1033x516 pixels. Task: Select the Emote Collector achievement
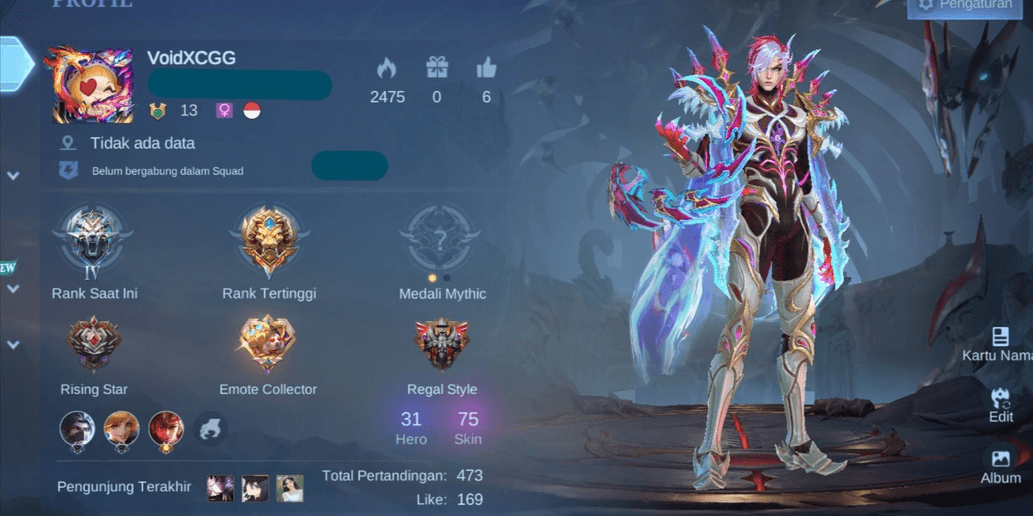pyautogui.click(x=267, y=345)
